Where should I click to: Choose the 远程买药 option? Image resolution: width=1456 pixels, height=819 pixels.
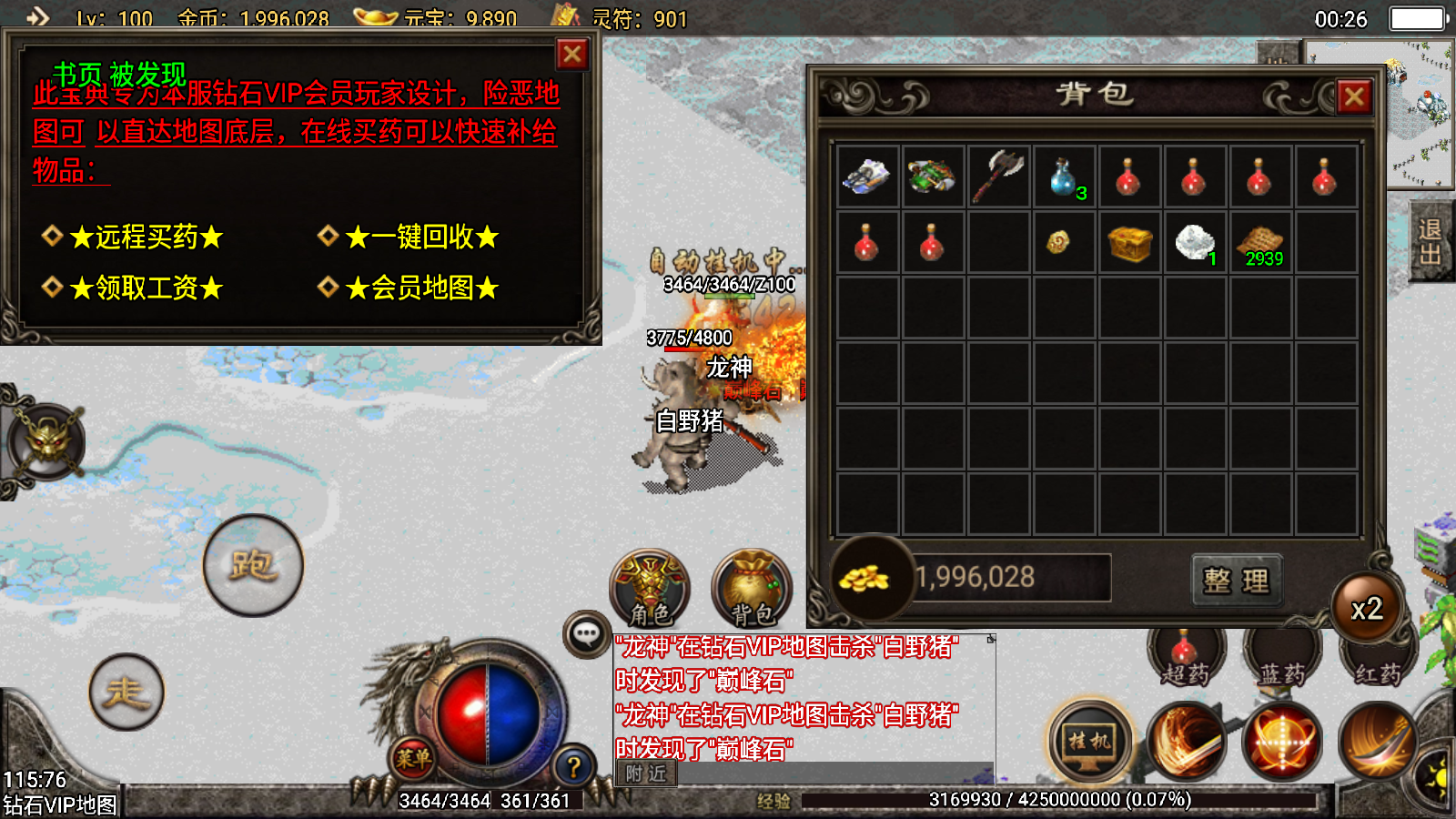pos(146,238)
